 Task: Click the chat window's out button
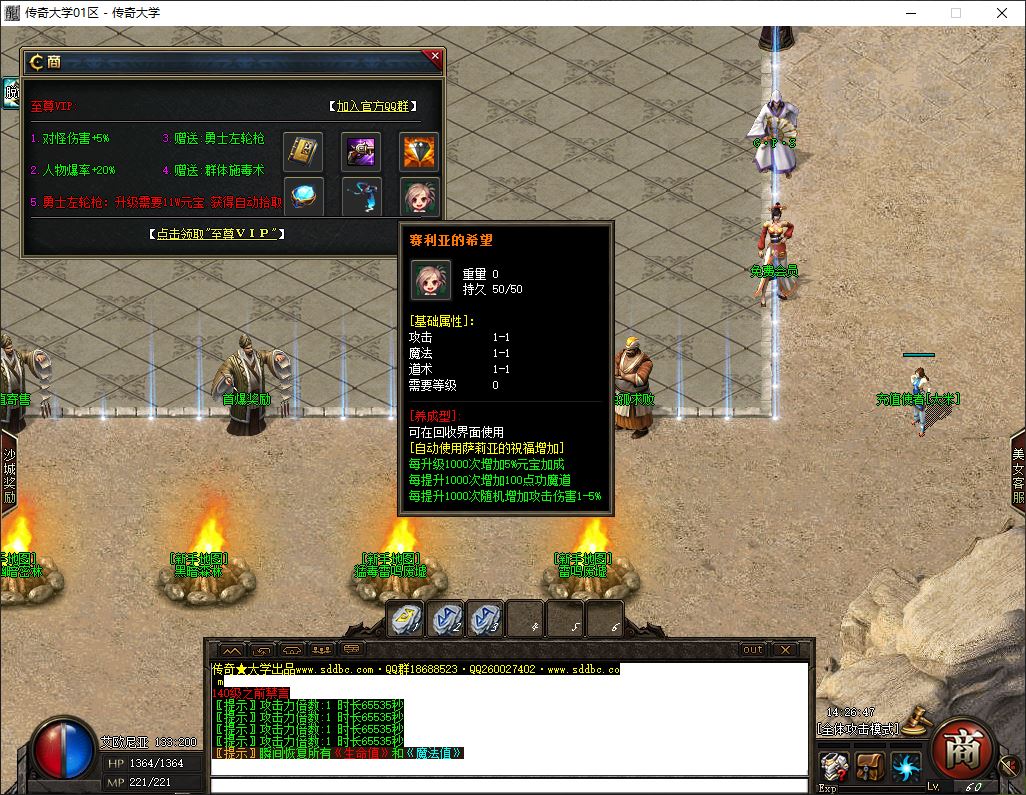752,650
